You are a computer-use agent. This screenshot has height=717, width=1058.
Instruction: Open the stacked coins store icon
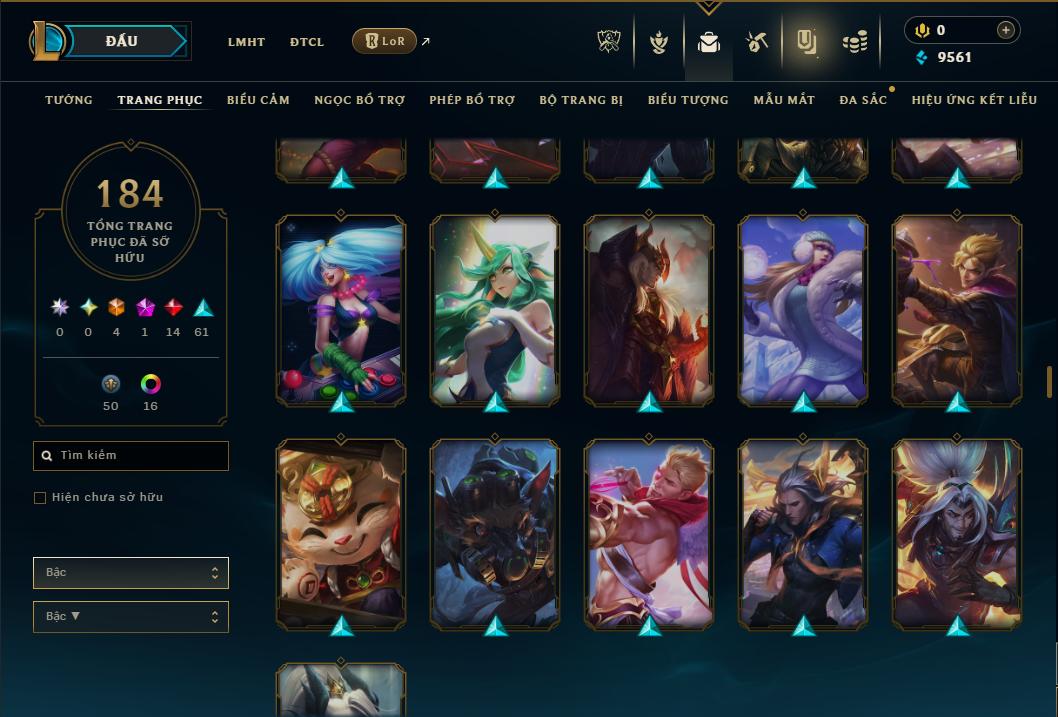point(854,42)
